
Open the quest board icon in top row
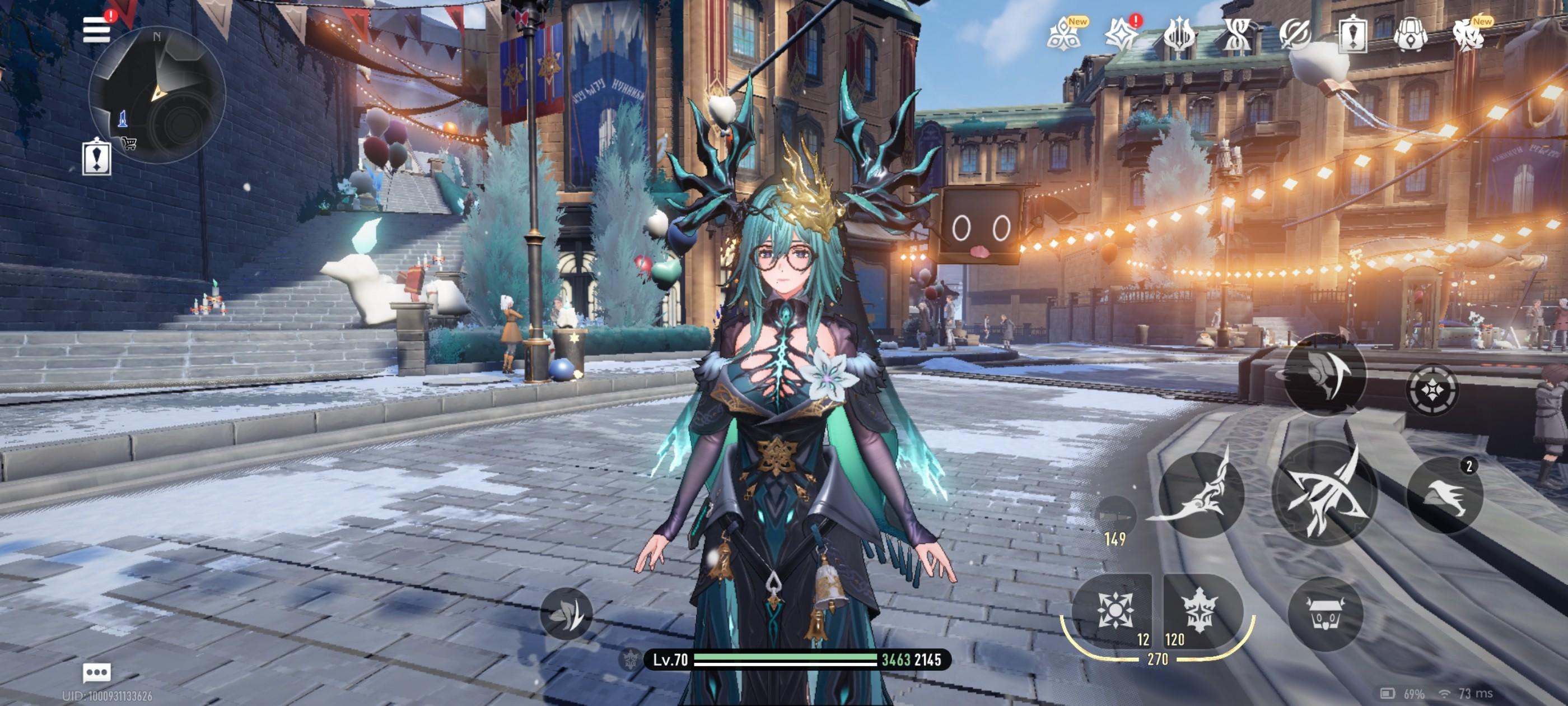click(x=1352, y=35)
